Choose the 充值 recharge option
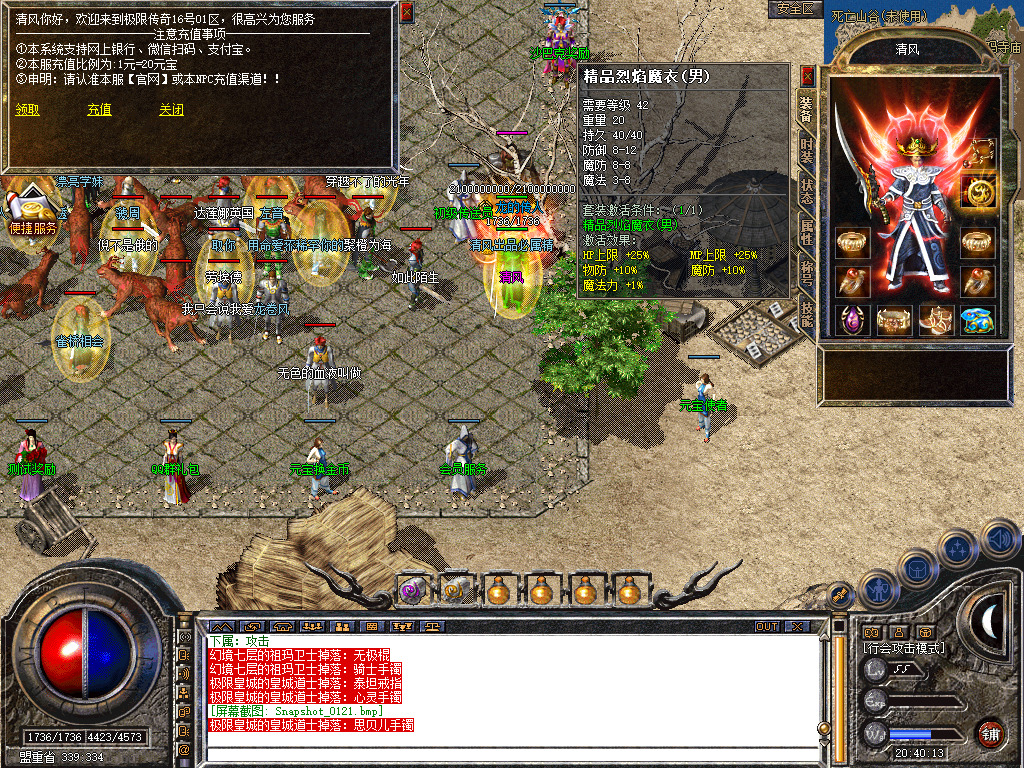Screen dimensions: 1024x768 99,110
